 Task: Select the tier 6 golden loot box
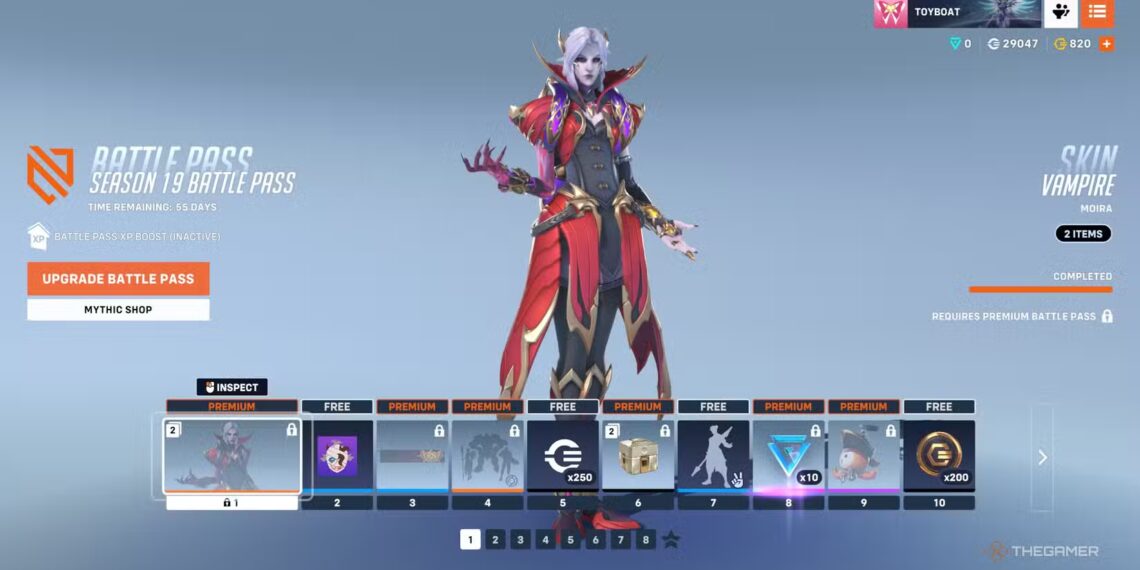[638, 456]
